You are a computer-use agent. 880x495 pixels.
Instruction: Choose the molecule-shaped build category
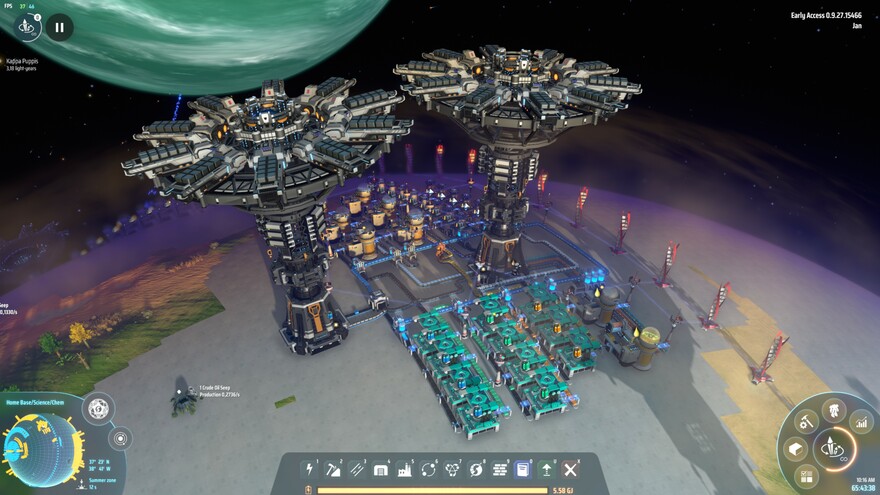click(452, 469)
